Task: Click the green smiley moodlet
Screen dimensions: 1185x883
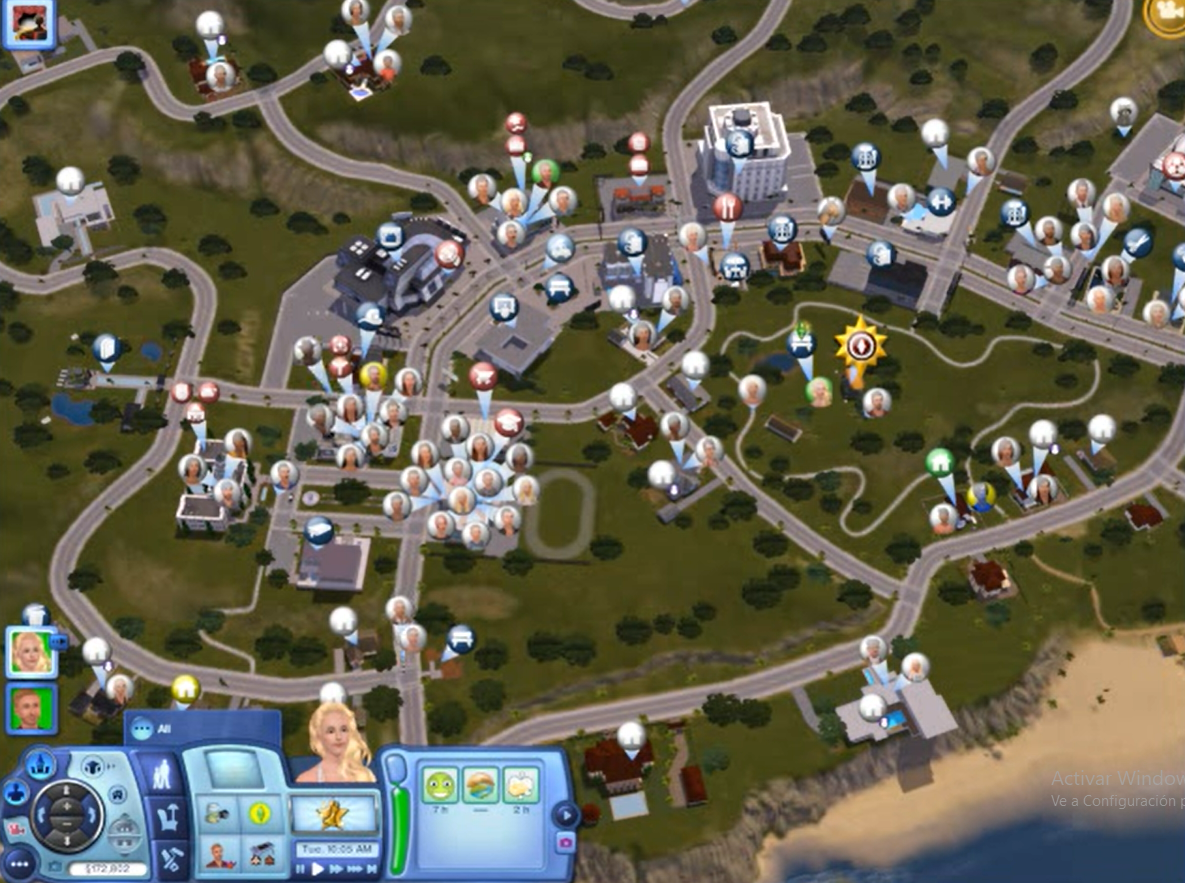Action: click(438, 785)
